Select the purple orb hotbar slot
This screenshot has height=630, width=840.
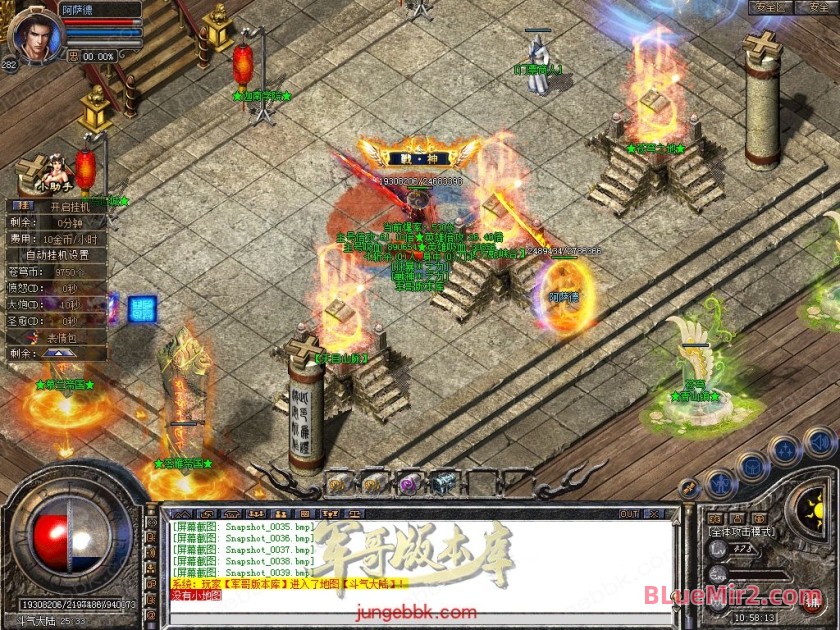coord(408,483)
